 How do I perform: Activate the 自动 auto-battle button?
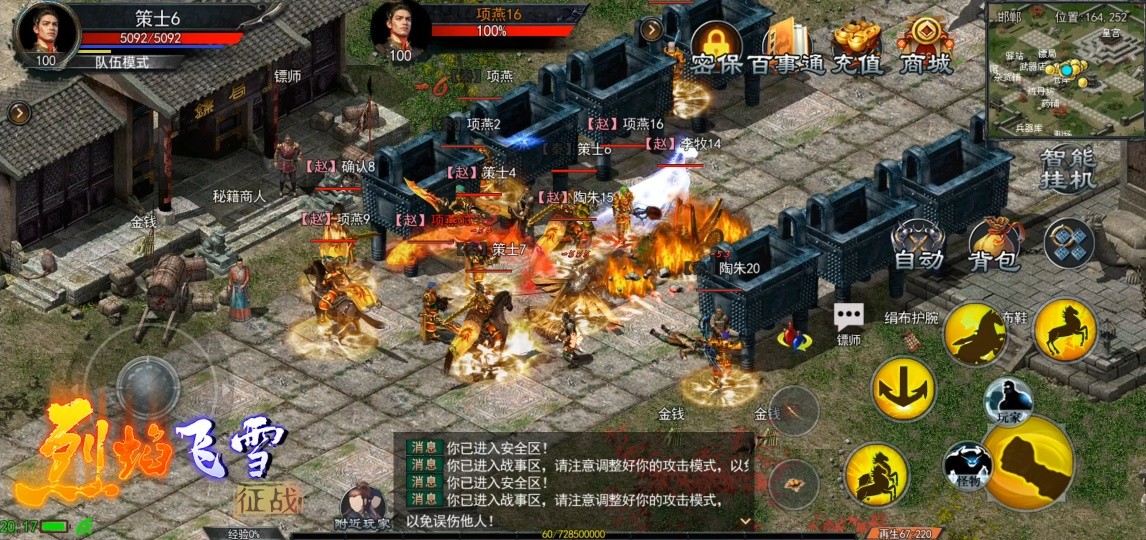[x=918, y=245]
